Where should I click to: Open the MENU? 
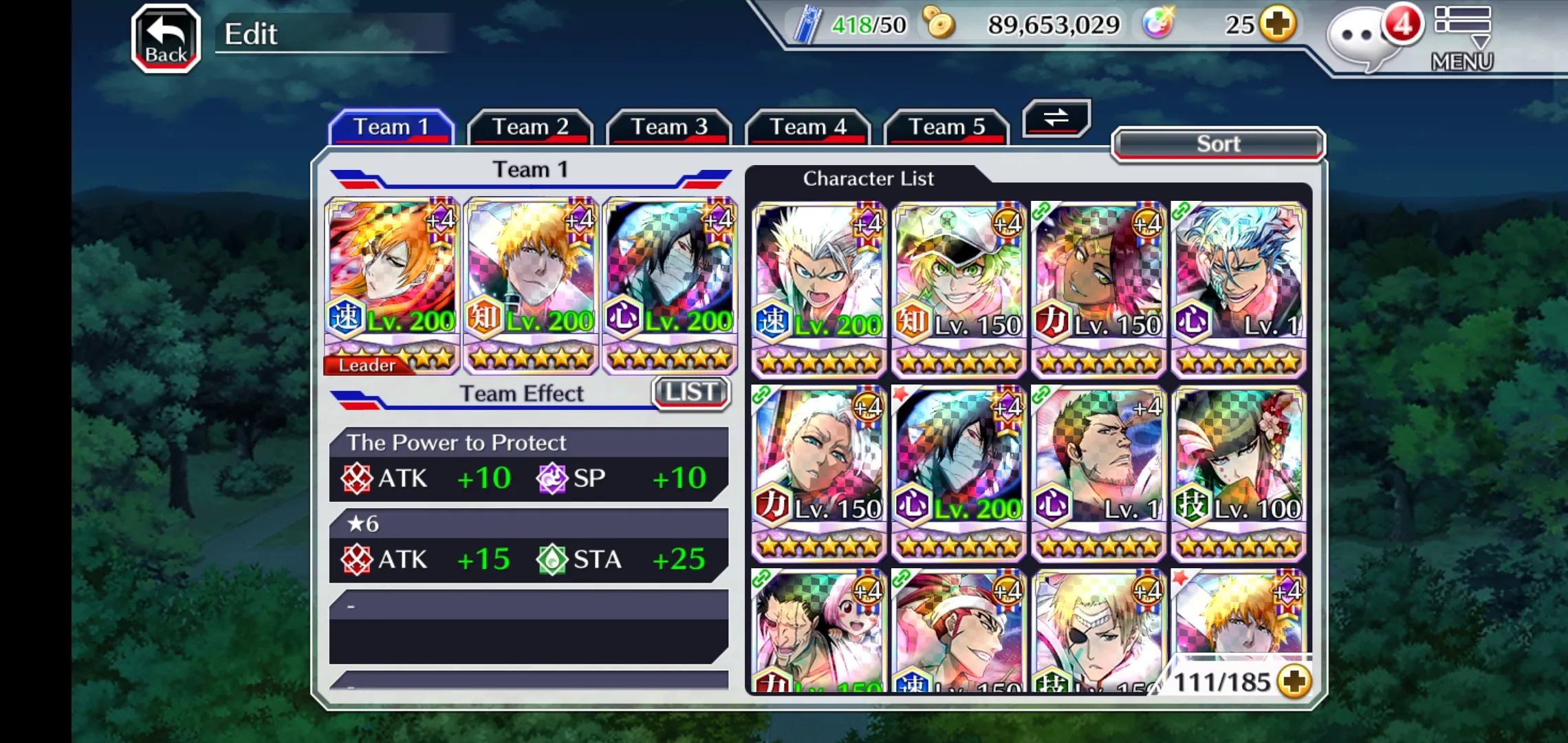click(x=1462, y=39)
